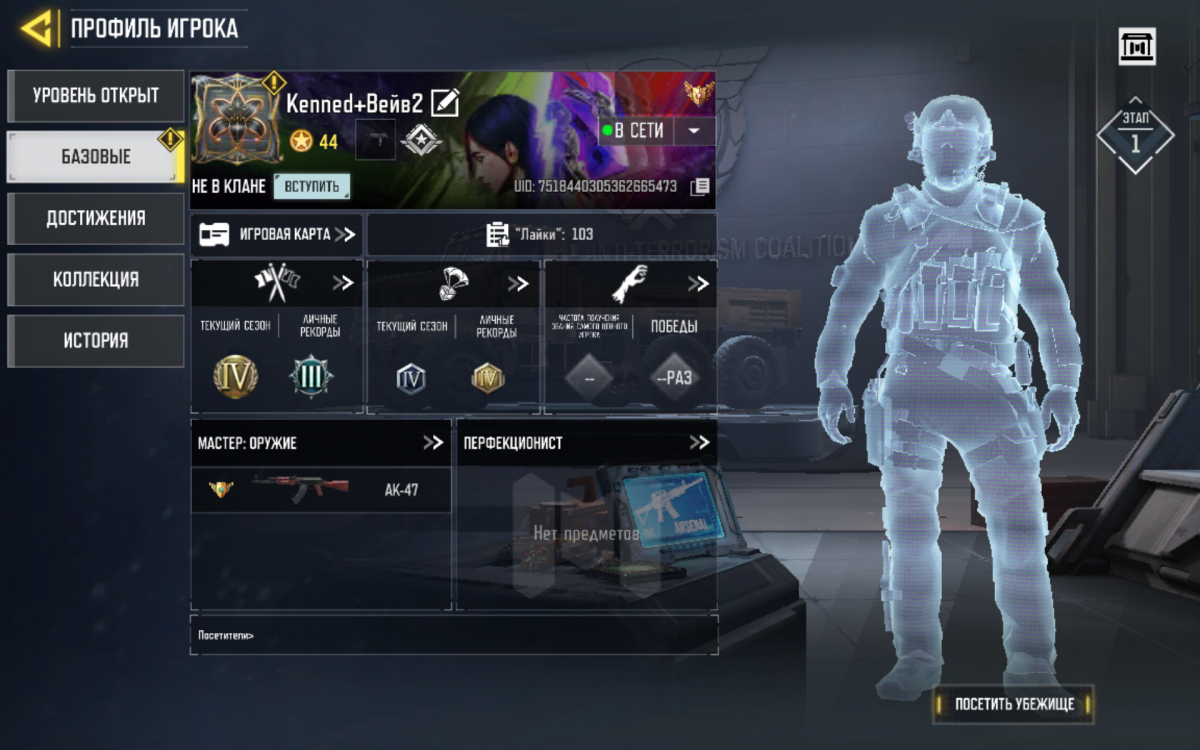Image resolution: width=1200 pixels, height=750 pixels.
Task: Go back using the yellow arrow
Action: pos(36,28)
